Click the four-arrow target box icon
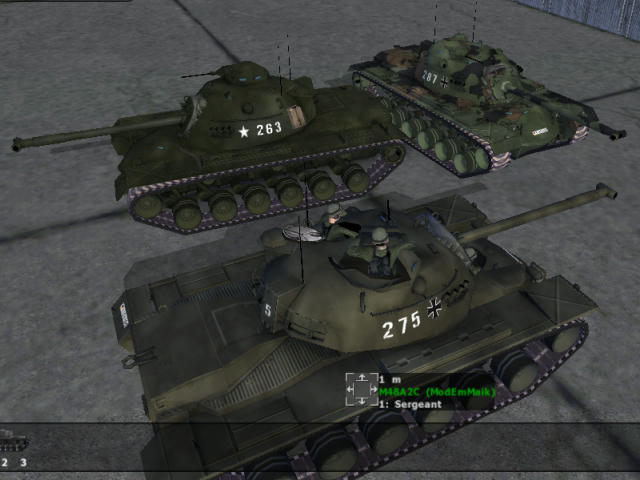 point(361,390)
